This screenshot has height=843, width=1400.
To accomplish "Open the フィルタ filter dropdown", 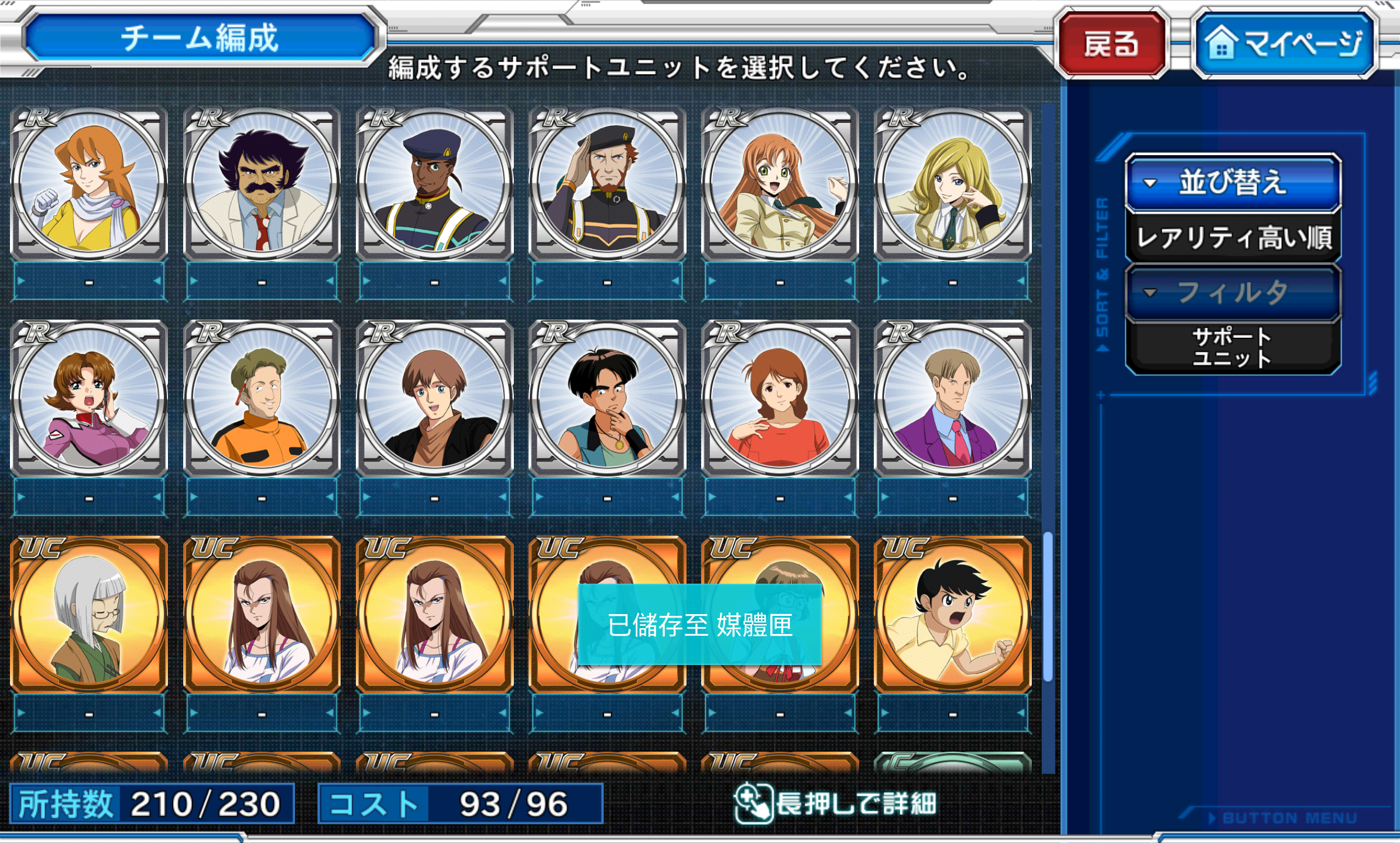I will tap(1233, 292).
